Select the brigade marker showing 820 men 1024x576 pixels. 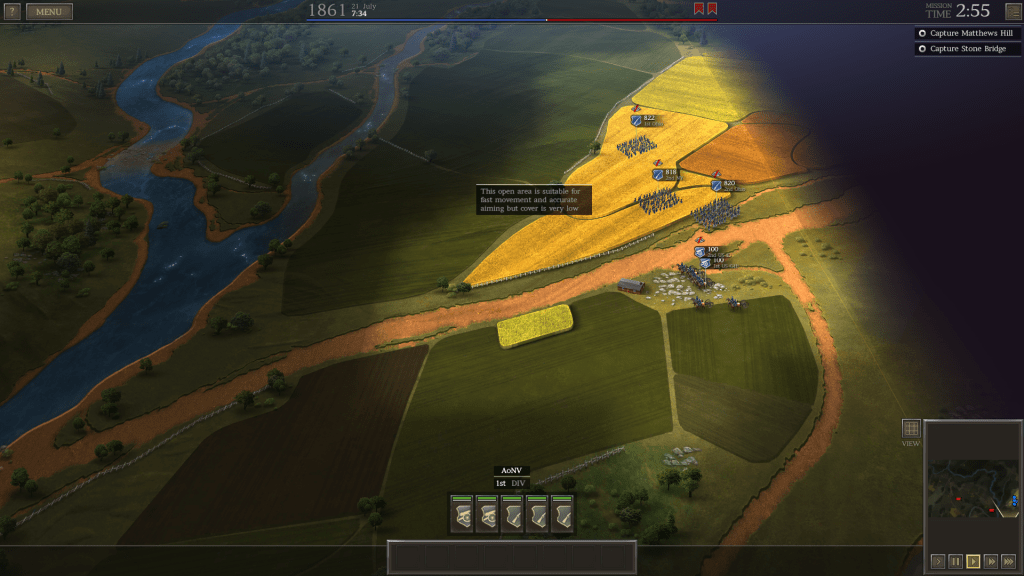[717, 185]
